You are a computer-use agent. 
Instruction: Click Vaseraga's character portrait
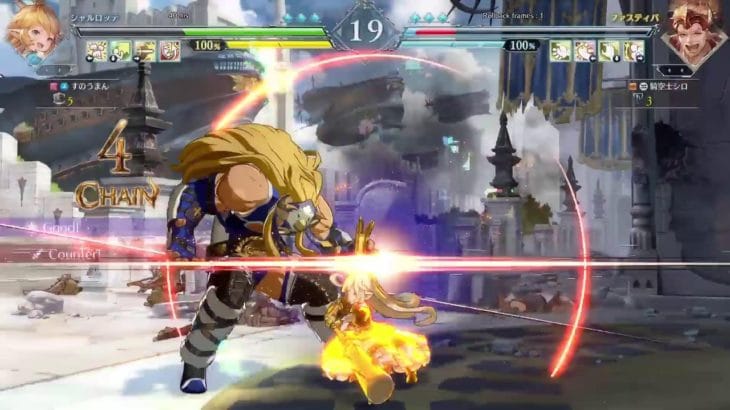coord(694,32)
